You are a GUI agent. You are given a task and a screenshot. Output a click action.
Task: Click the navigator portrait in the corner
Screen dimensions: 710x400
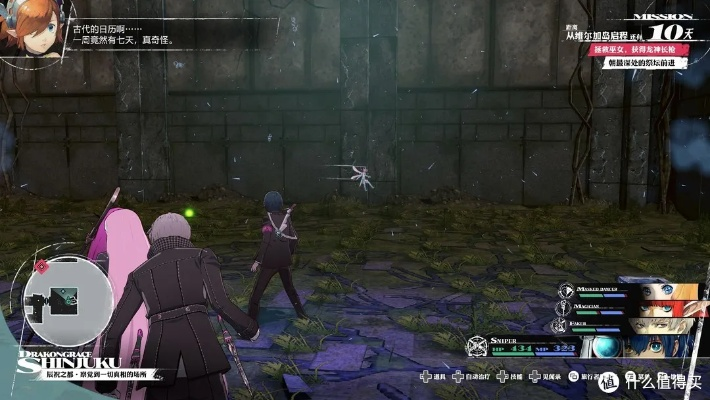pyautogui.click(x=30, y=30)
